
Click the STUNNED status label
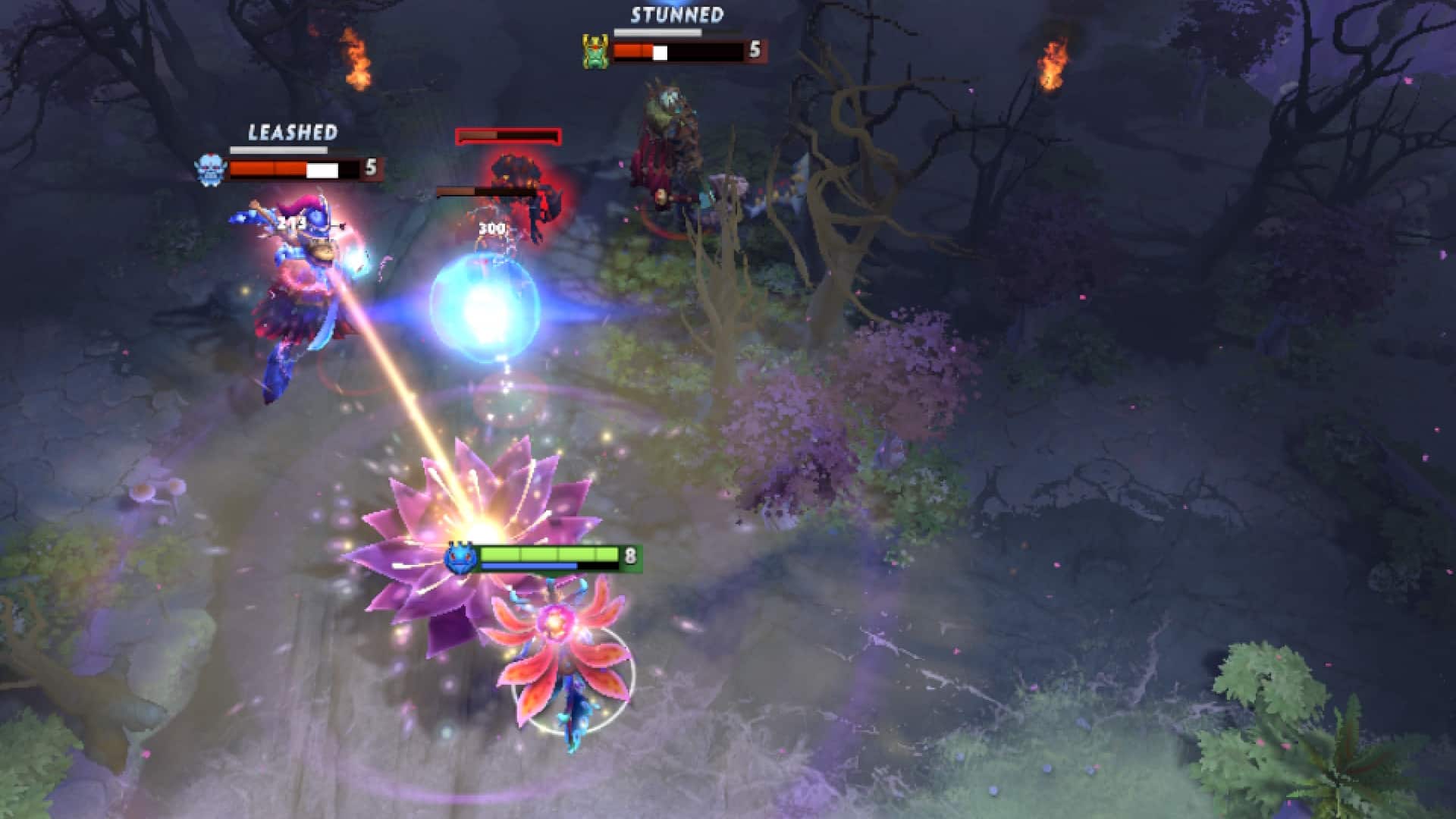click(x=677, y=14)
